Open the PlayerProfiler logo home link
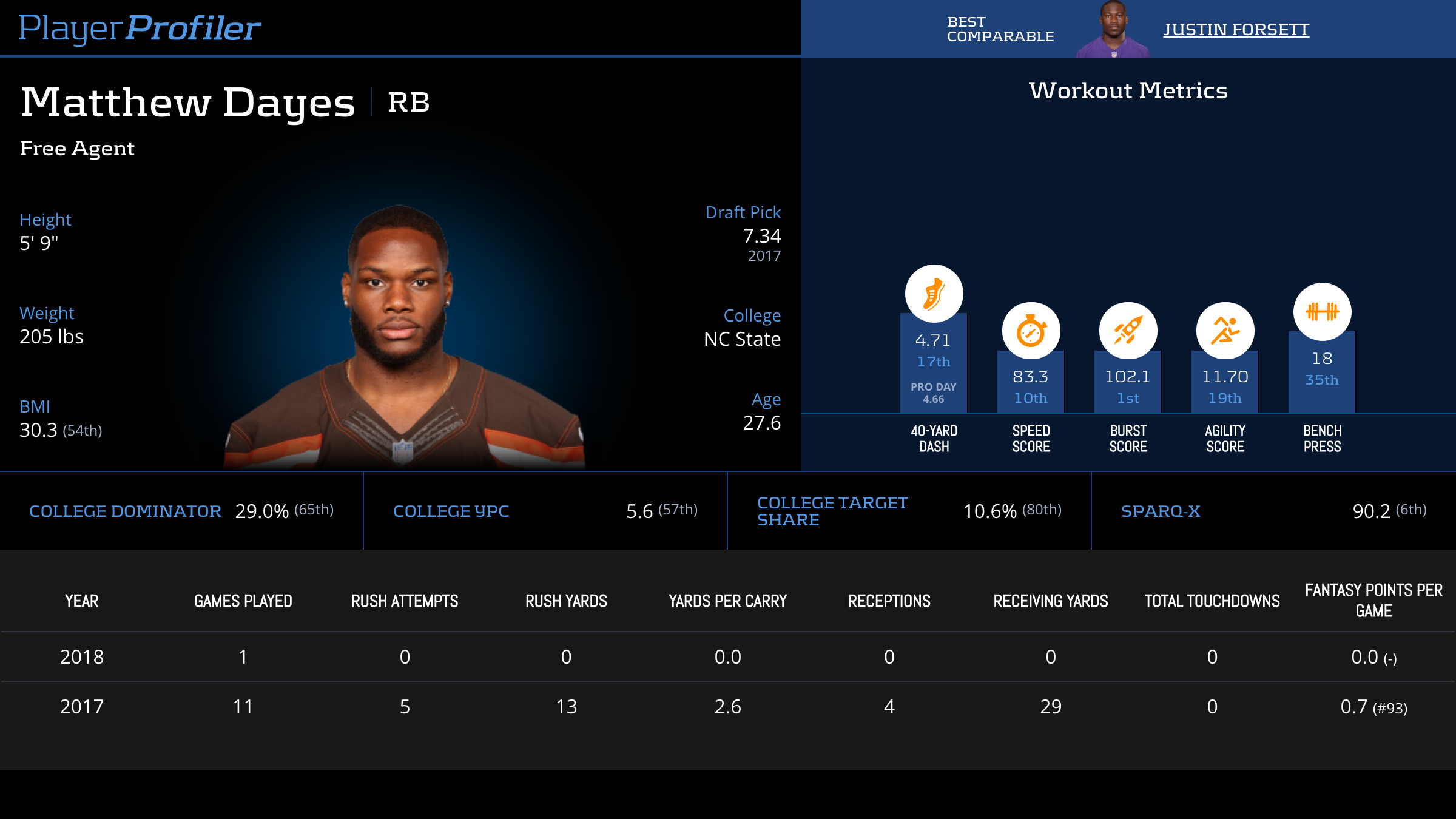The image size is (1456, 819). click(x=140, y=29)
